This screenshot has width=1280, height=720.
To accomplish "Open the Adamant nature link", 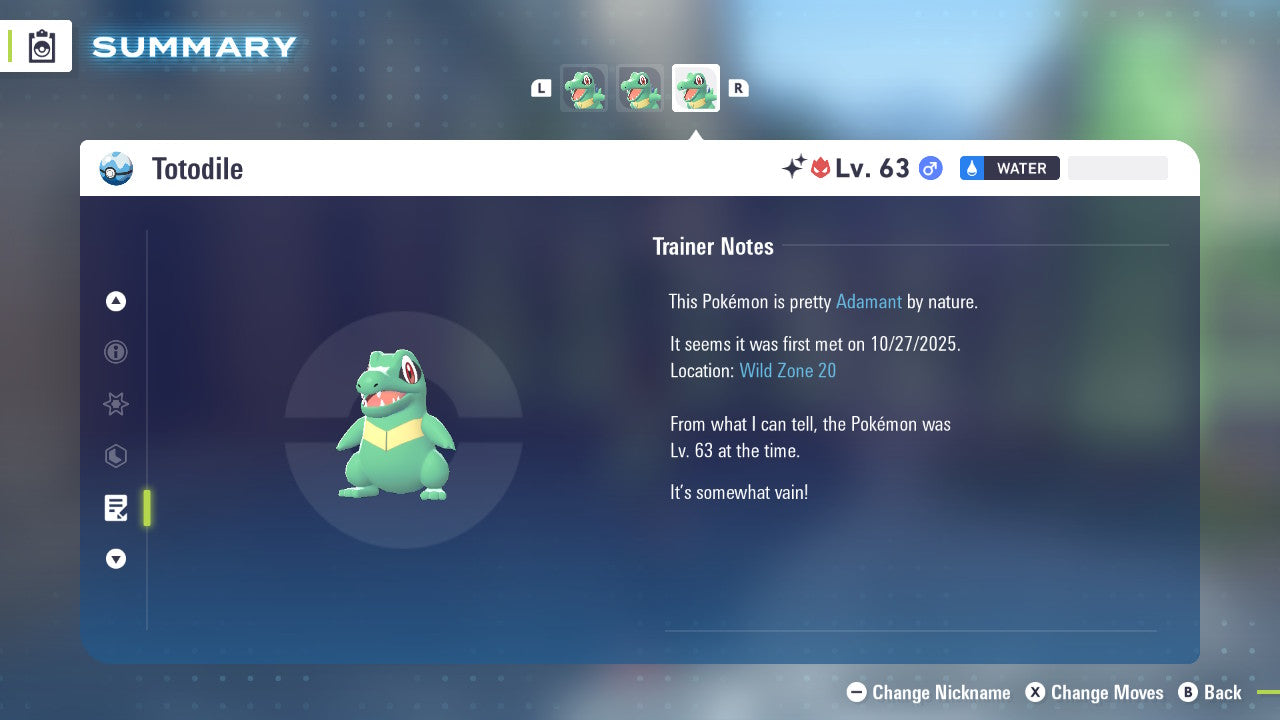I will (x=868, y=301).
